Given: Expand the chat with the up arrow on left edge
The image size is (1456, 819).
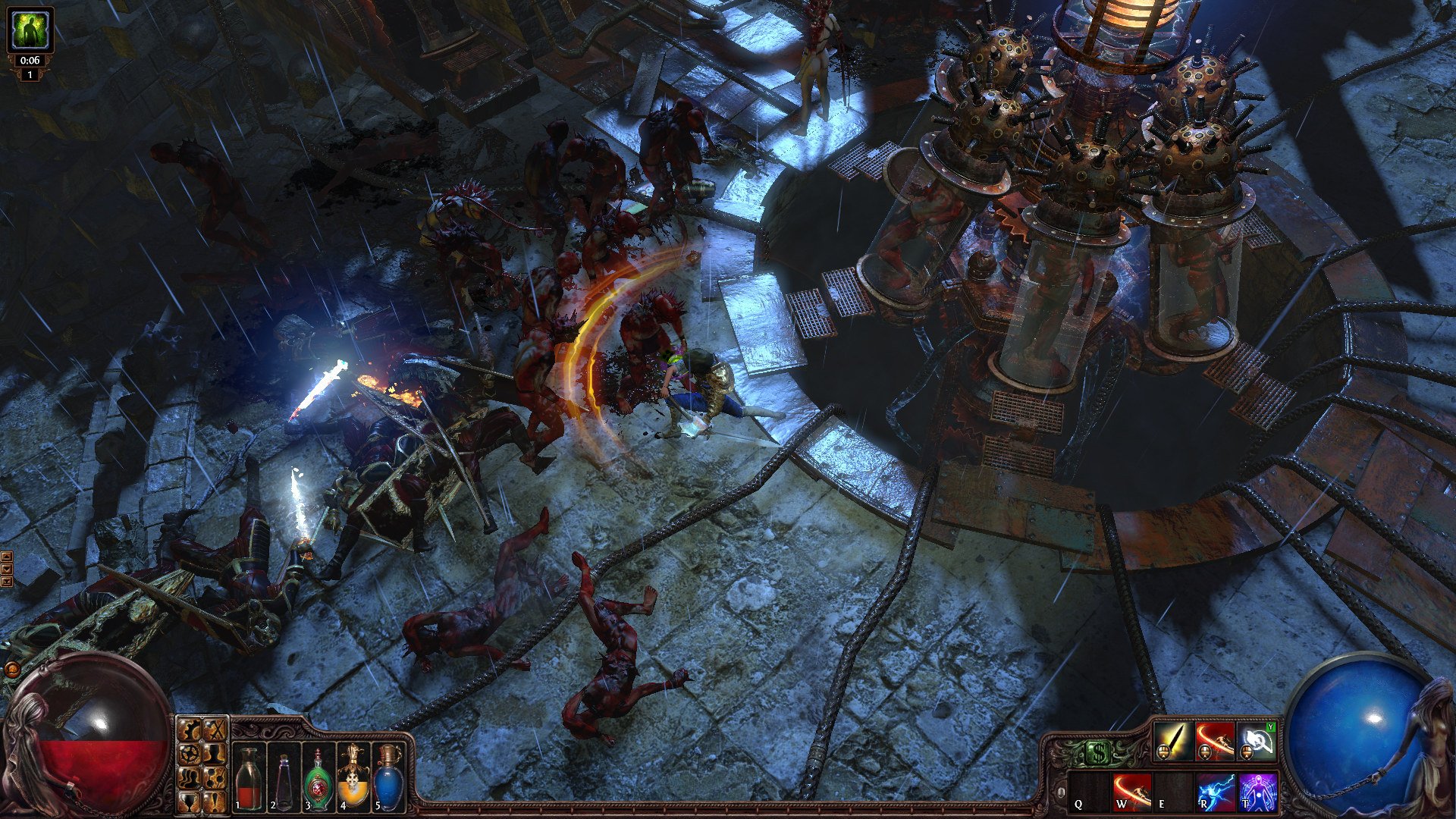Looking at the screenshot, I should coord(7,556).
